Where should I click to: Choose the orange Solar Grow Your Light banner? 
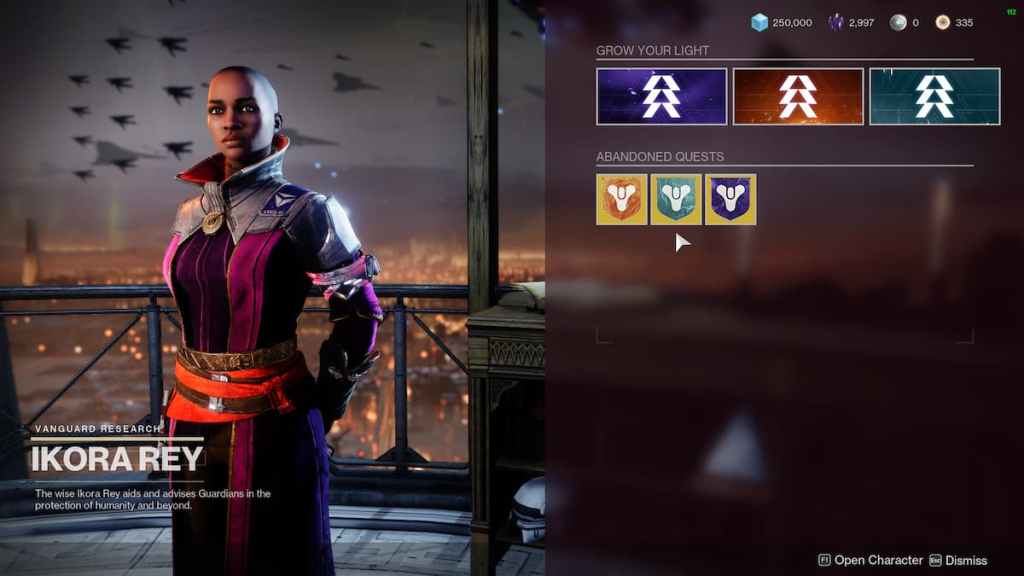[798, 96]
